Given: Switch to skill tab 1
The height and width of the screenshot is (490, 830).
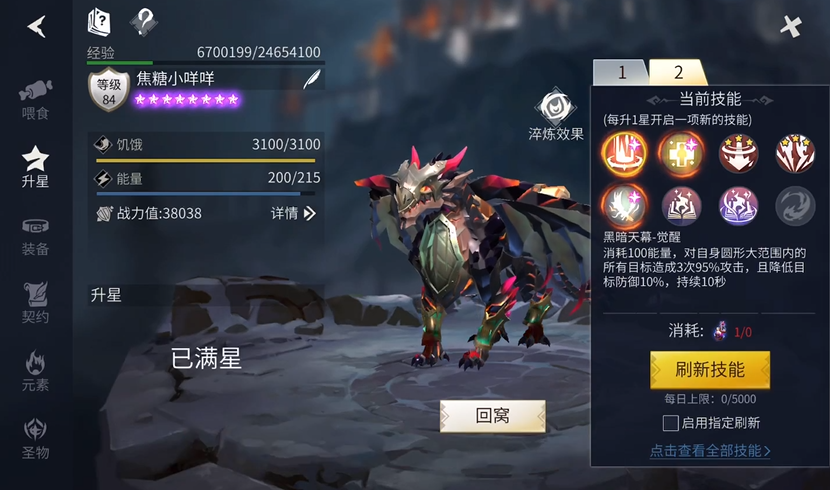Looking at the screenshot, I should (x=620, y=72).
